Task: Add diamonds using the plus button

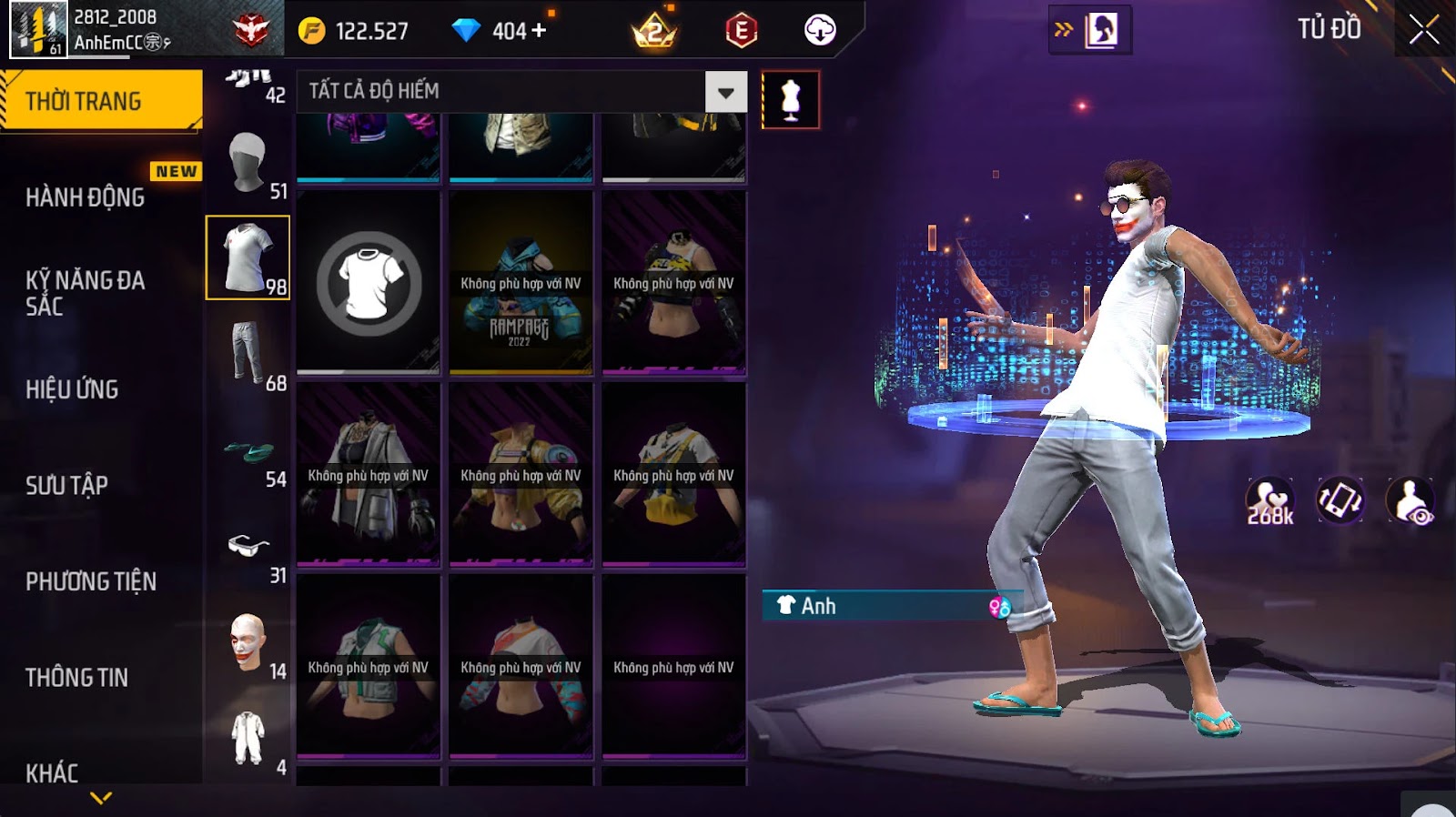Action: (x=540, y=31)
